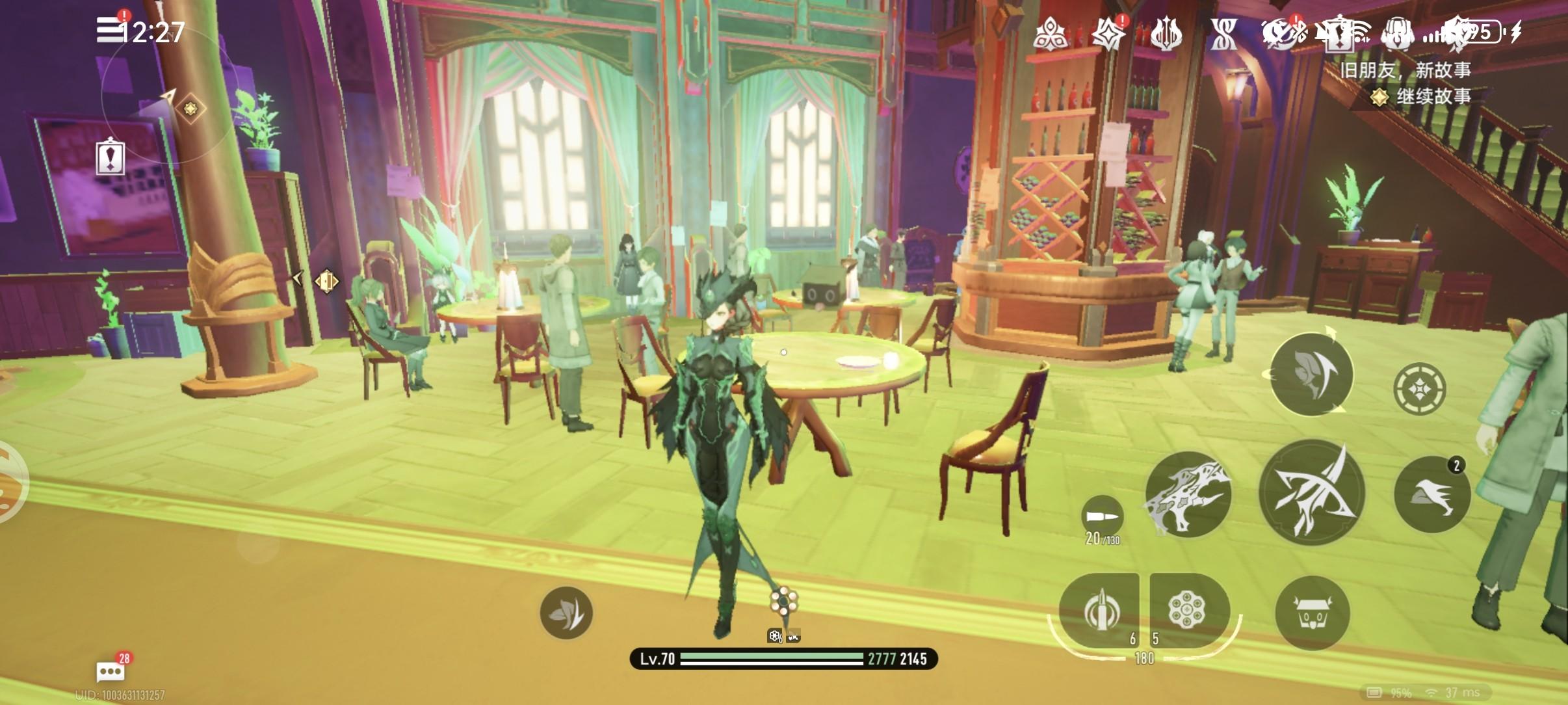Screen dimensions: 1568x705
Task: Open the diamond star icon with red alert
Action: 1108,33
